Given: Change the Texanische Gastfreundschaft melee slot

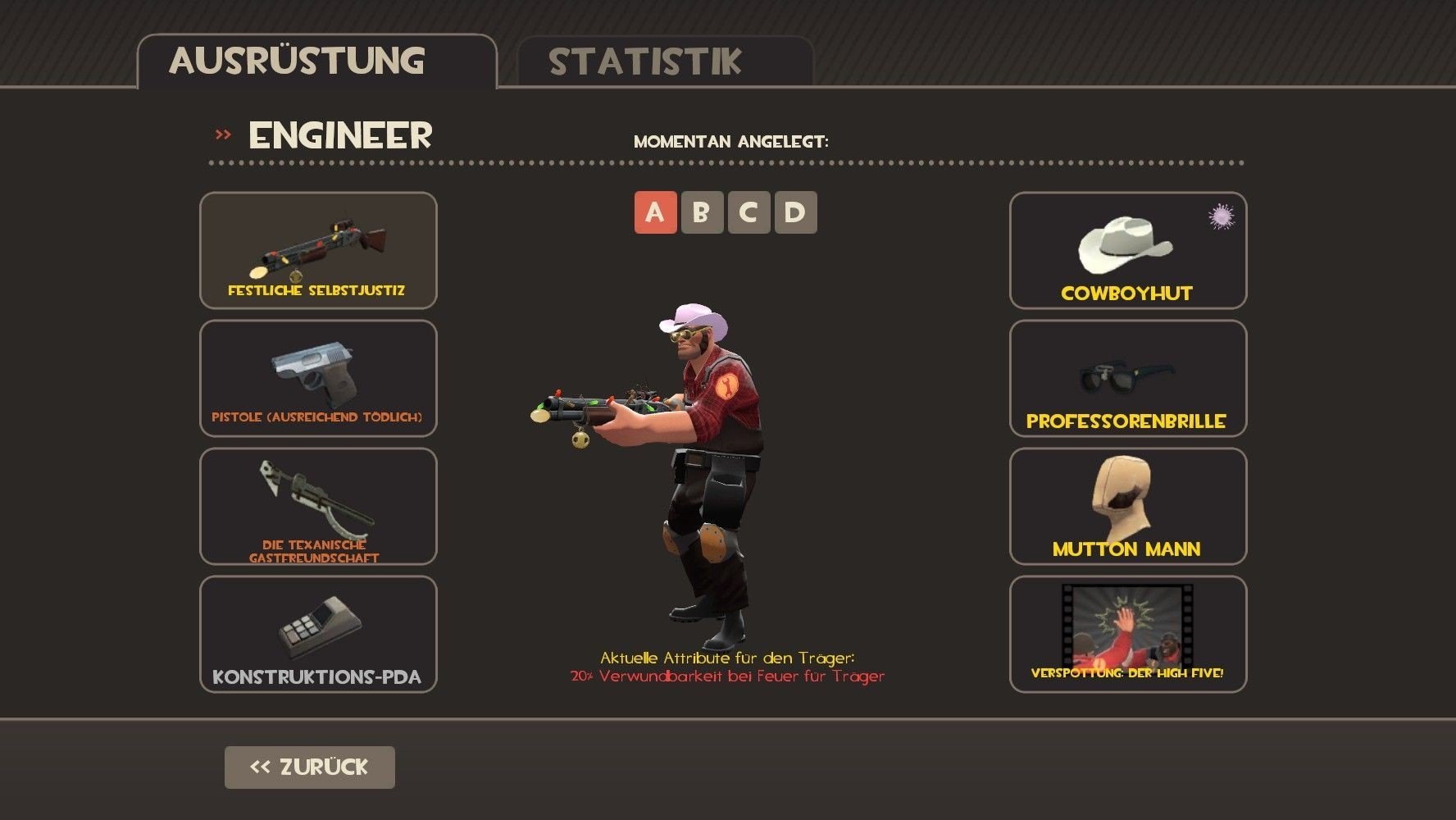Looking at the screenshot, I should [x=318, y=506].
